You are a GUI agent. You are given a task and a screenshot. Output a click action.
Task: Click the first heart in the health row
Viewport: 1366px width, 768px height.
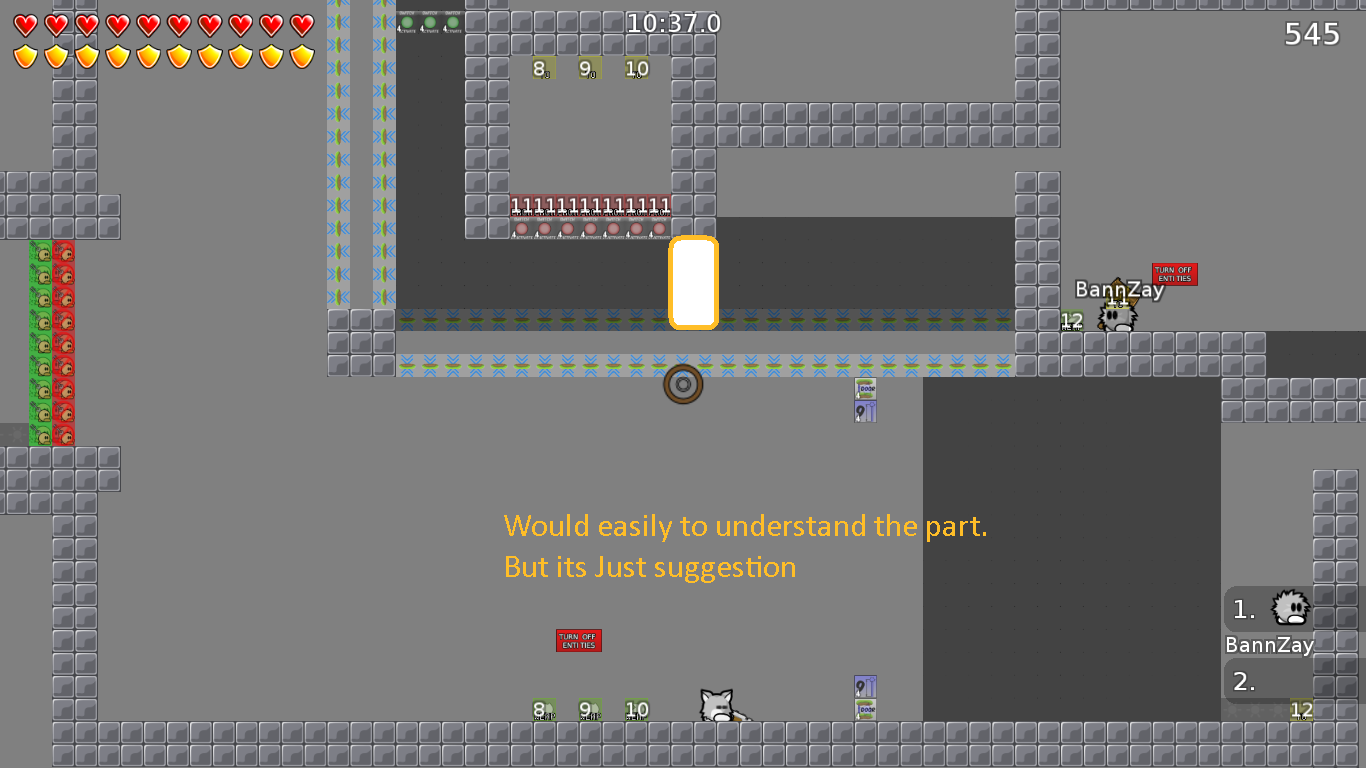[23, 22]
